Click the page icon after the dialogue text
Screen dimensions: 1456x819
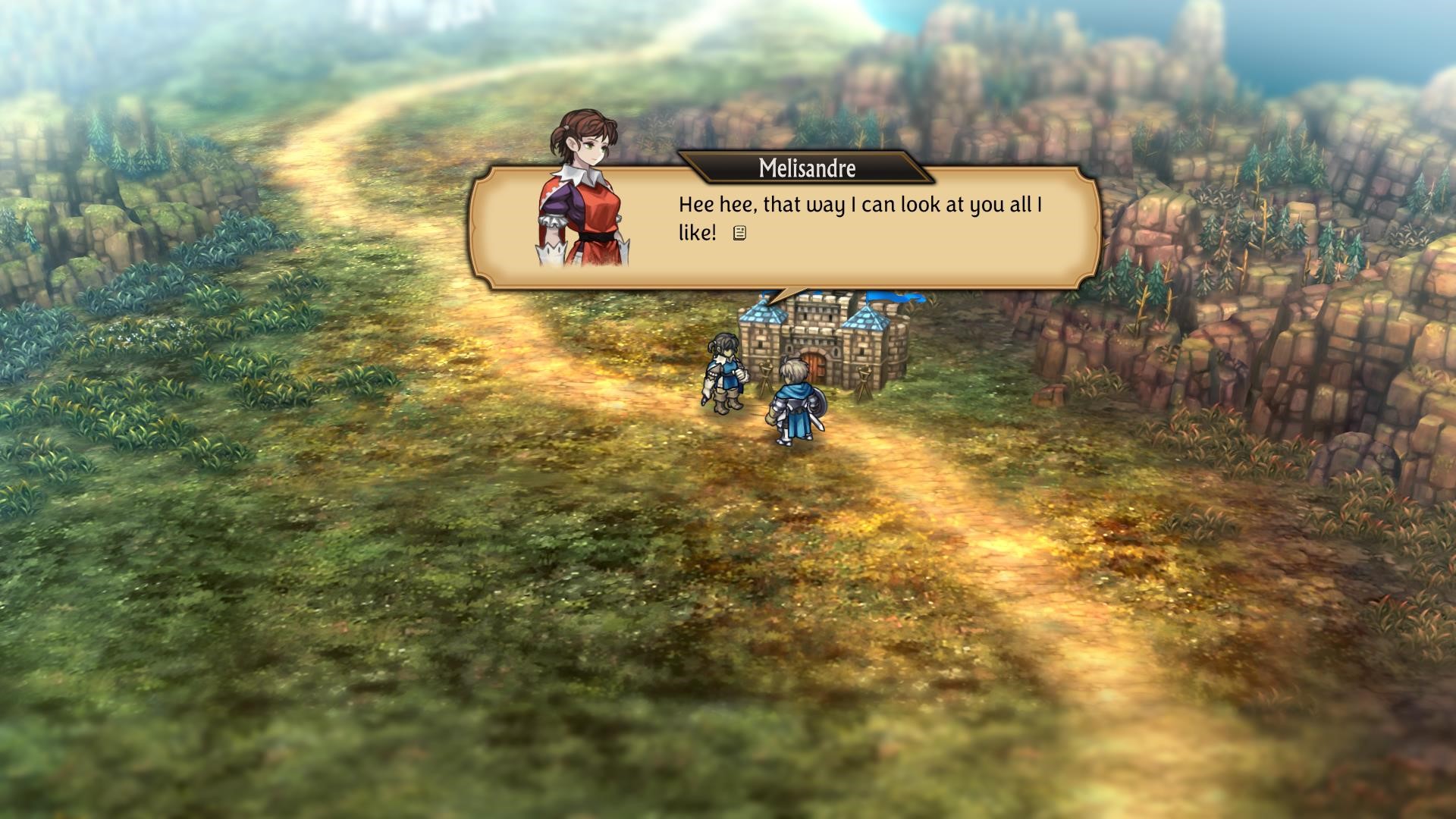coord(739,234)
